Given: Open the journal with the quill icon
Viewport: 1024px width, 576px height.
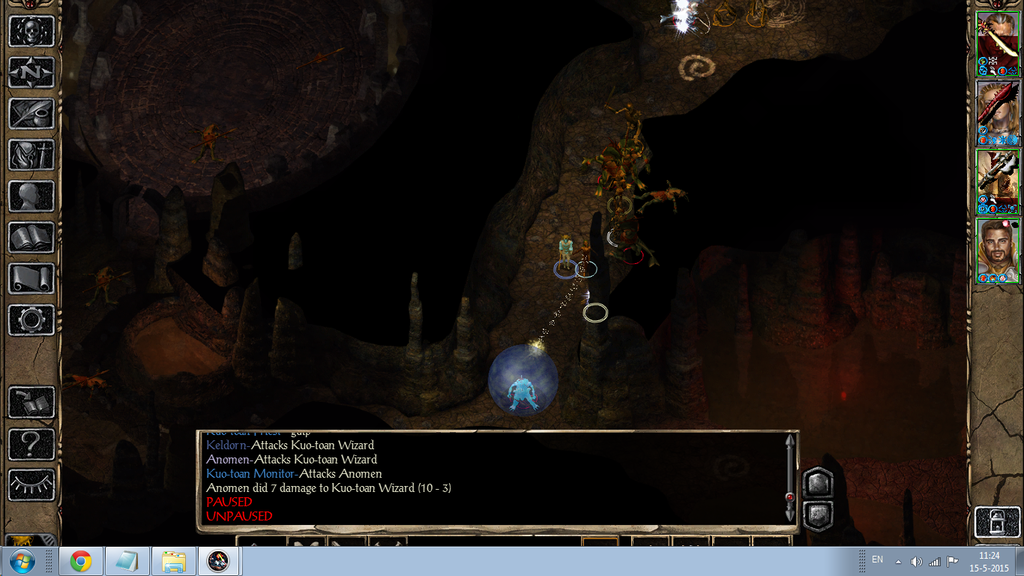Looking at the screenshot, I should point(31,113).
